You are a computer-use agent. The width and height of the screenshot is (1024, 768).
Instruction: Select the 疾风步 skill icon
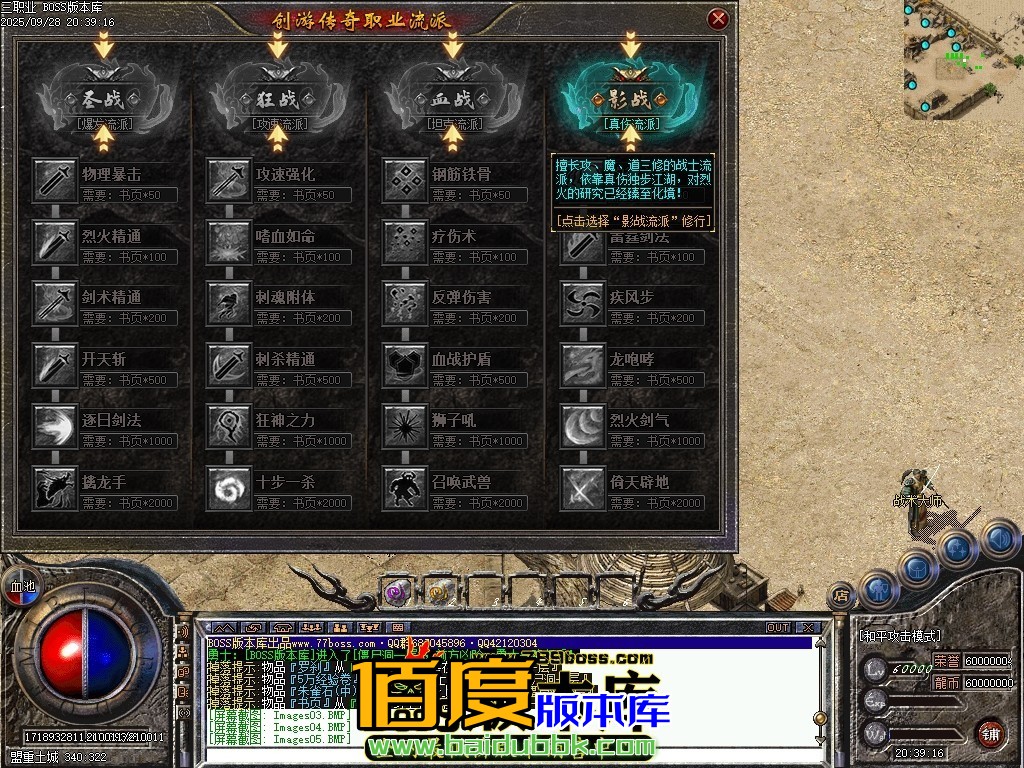click(x=580, y=303)
